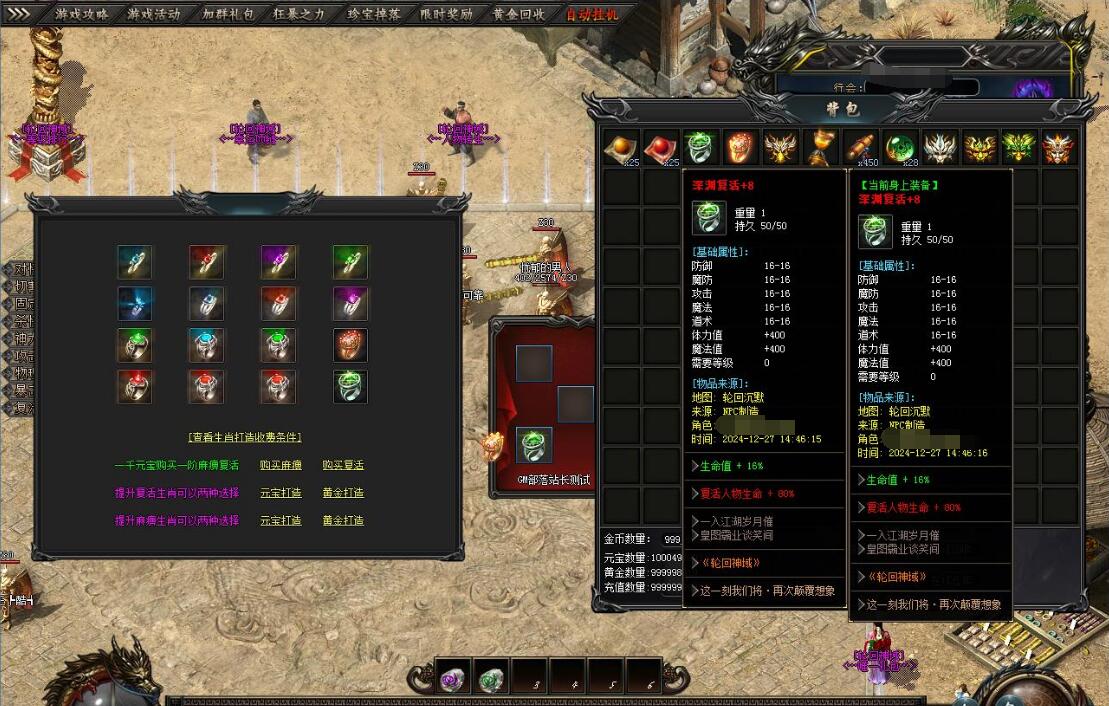Select the hourglass item in the backpack
Viewport: 1109px width, 706px height.
pyautogui.click(x=821, y=147)
